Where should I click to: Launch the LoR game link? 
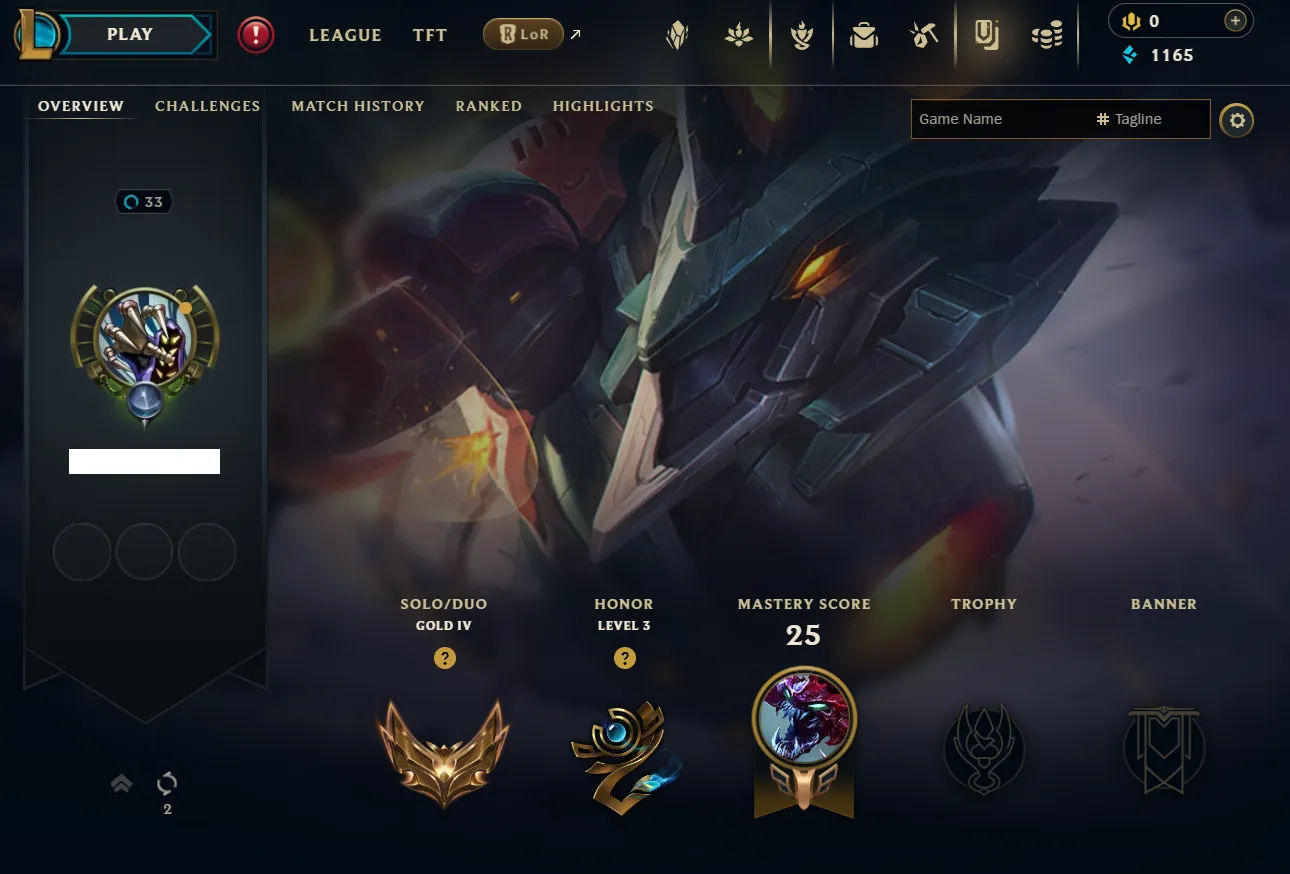(x=523, y=35)
